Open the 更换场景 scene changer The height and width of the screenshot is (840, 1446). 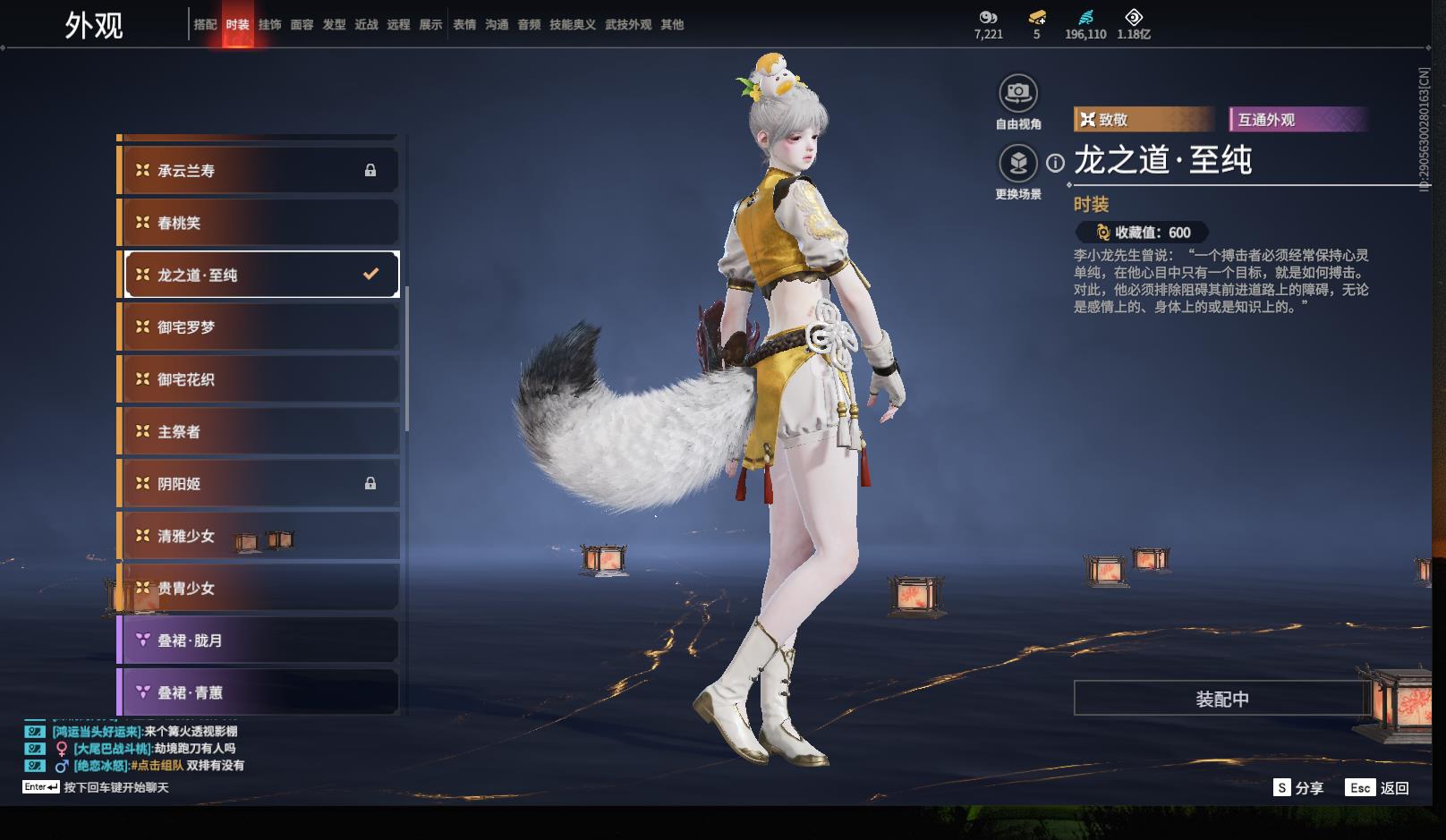(x=1018, y=163)
